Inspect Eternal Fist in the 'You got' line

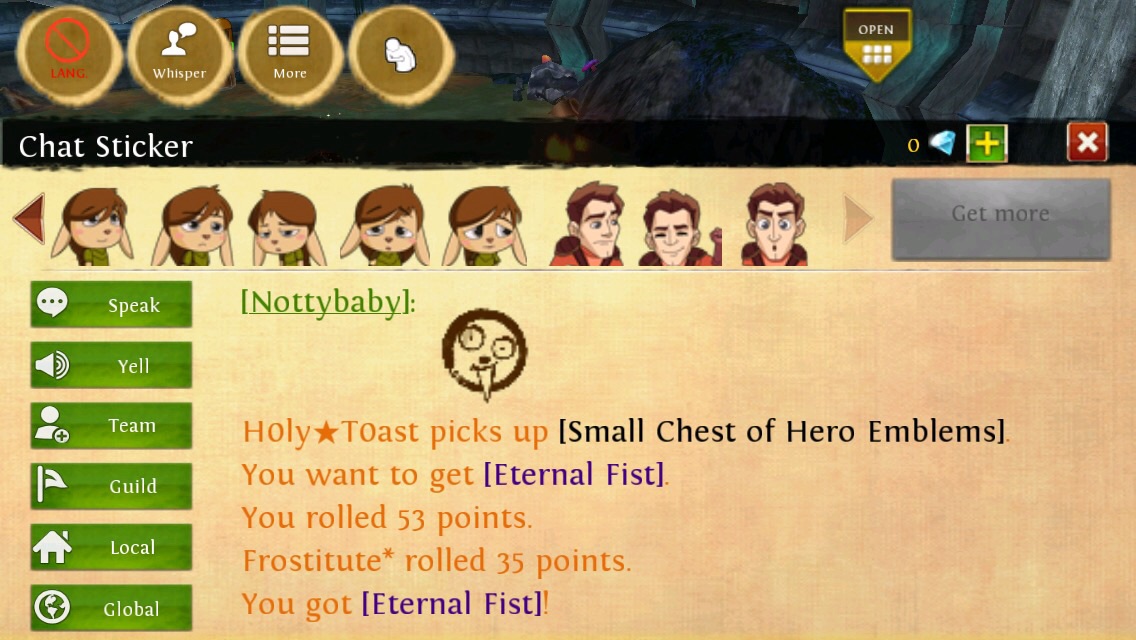click(x=451, y=604)
